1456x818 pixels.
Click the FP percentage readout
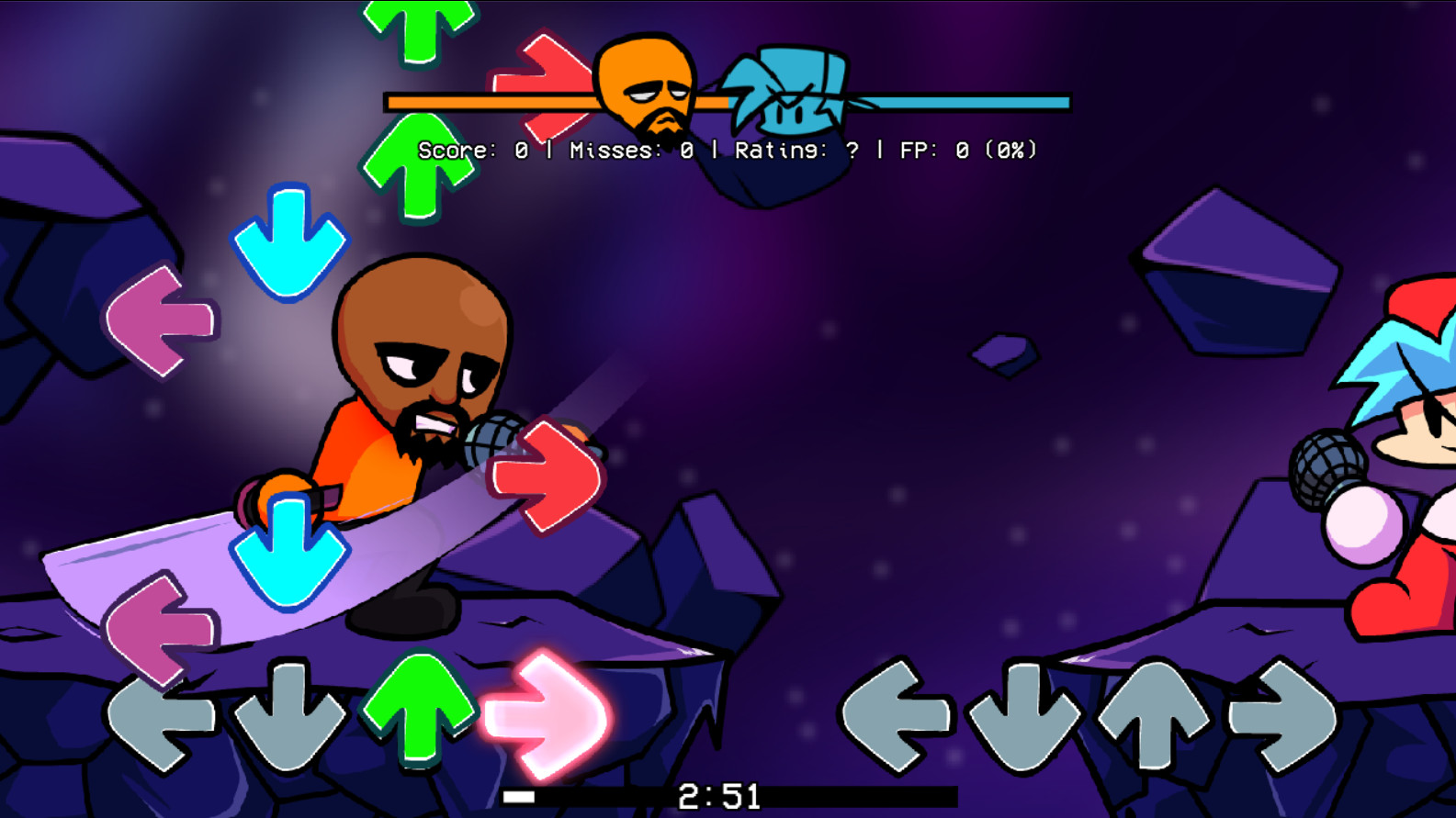(x=969, y=149)
